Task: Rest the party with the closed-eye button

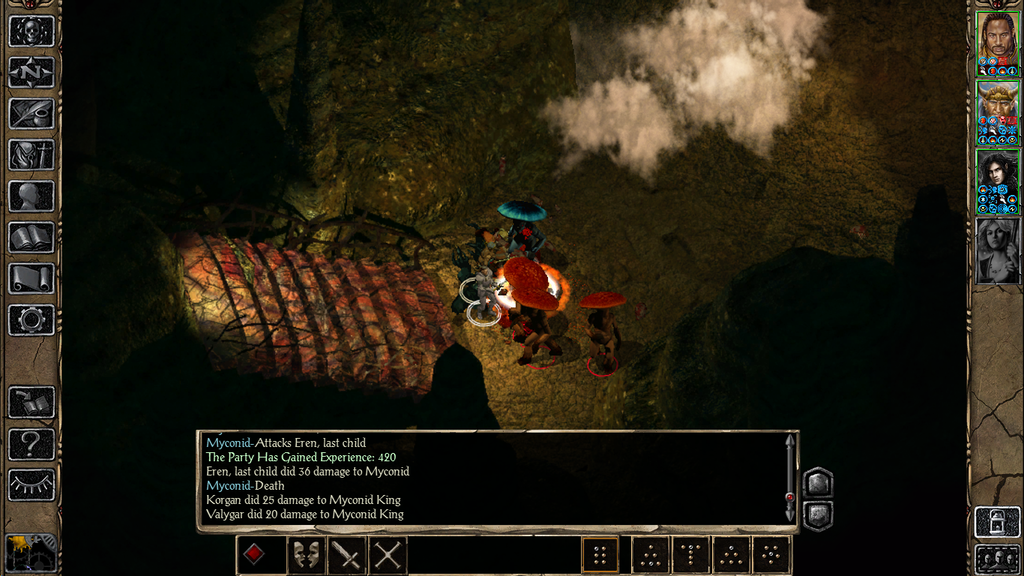Action: pos(31,484)
